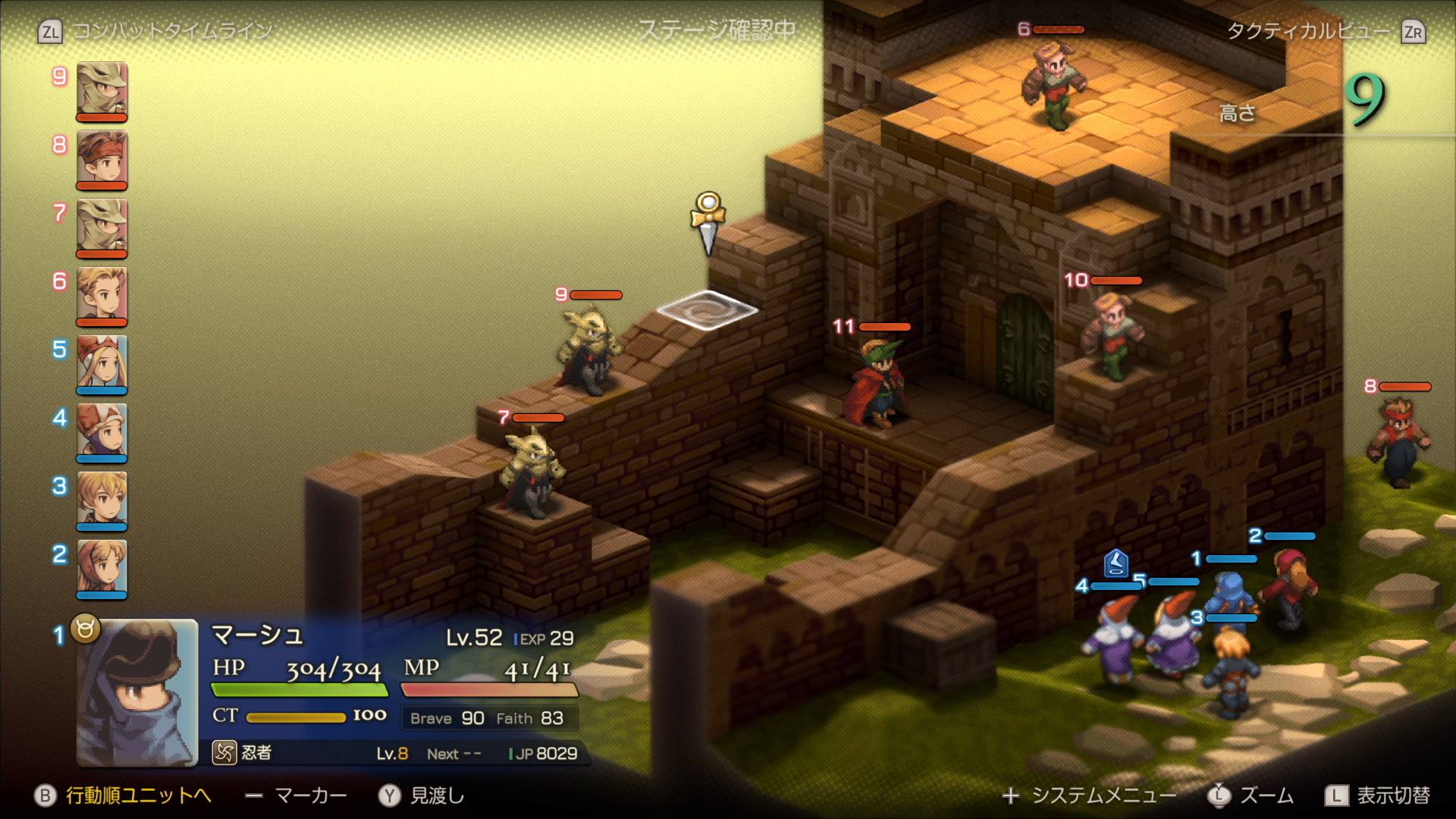Click the 忍者 job icon
The image size is (1456, 819).
224,753
